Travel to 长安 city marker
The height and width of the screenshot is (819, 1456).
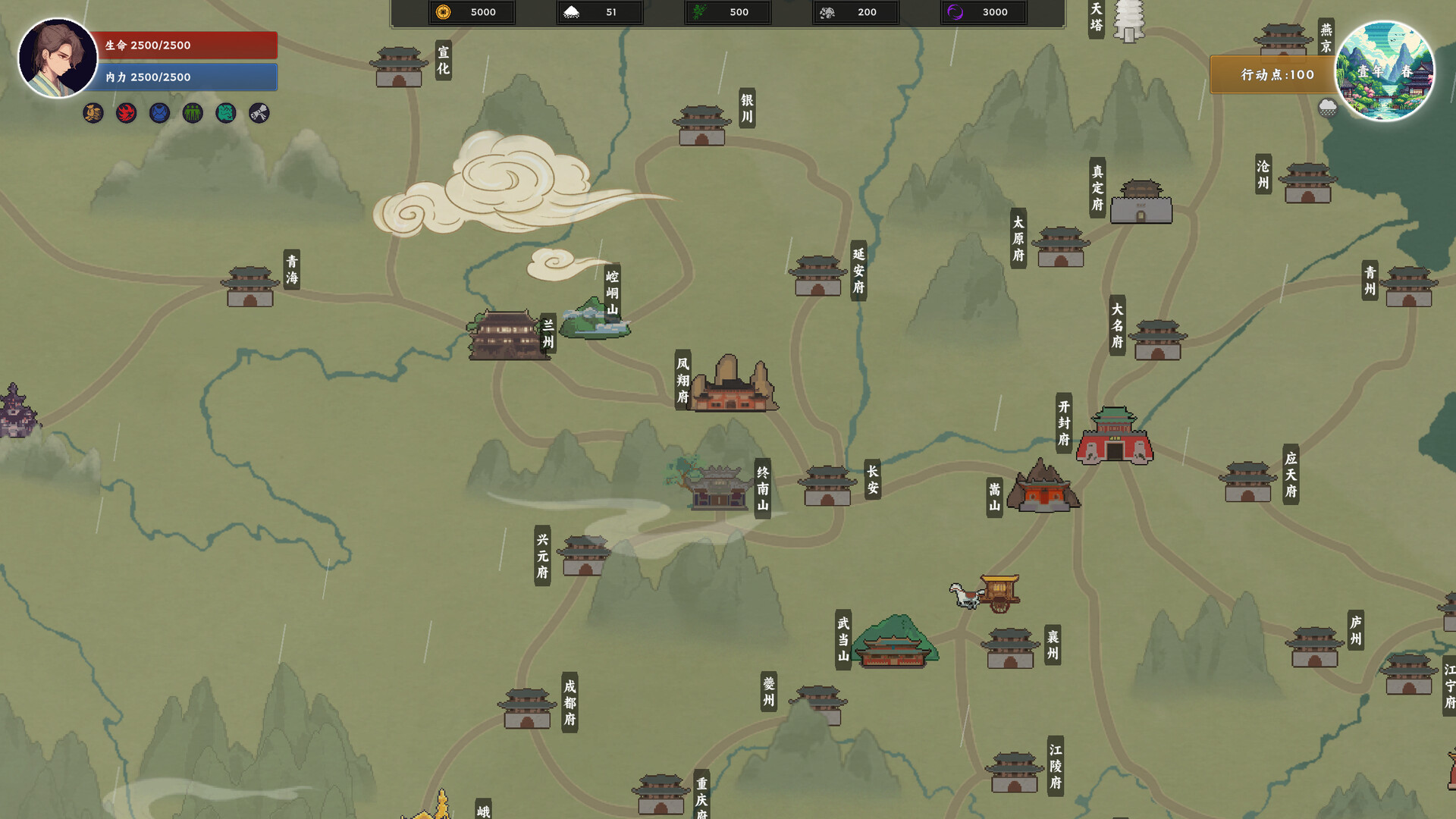827,485
